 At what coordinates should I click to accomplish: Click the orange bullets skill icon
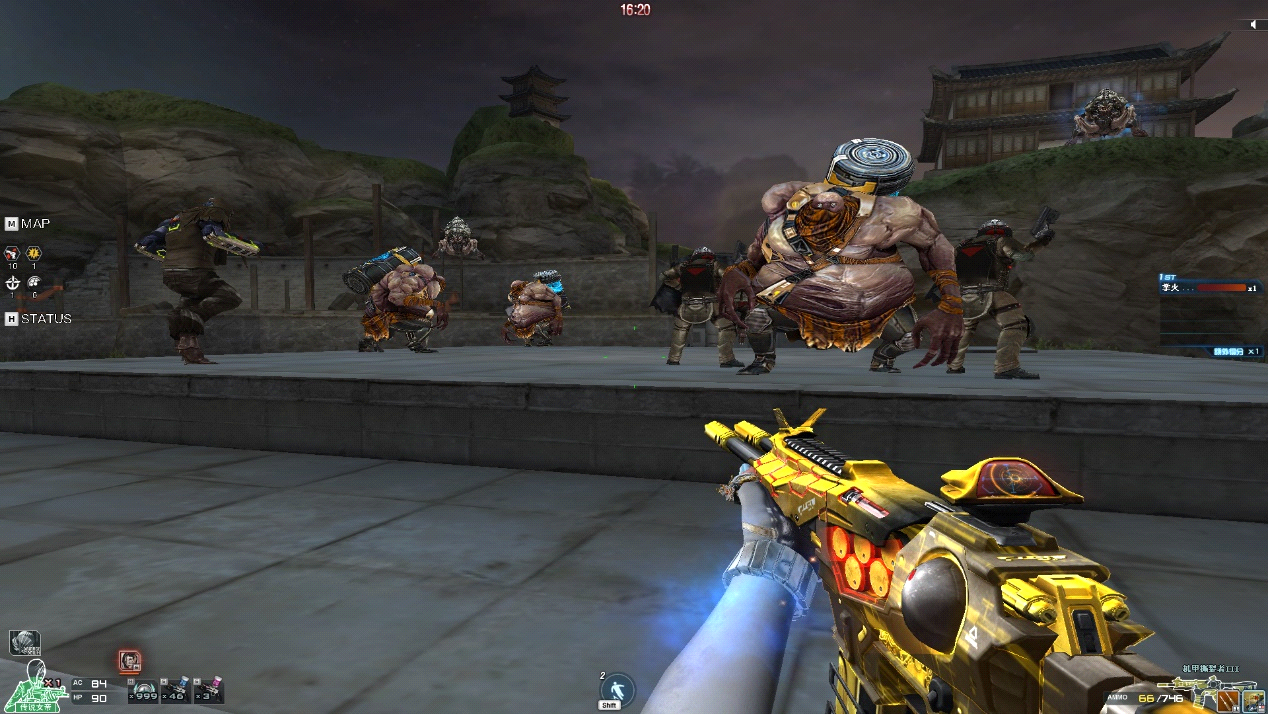pyautogui.click(x=1228, y=696)
